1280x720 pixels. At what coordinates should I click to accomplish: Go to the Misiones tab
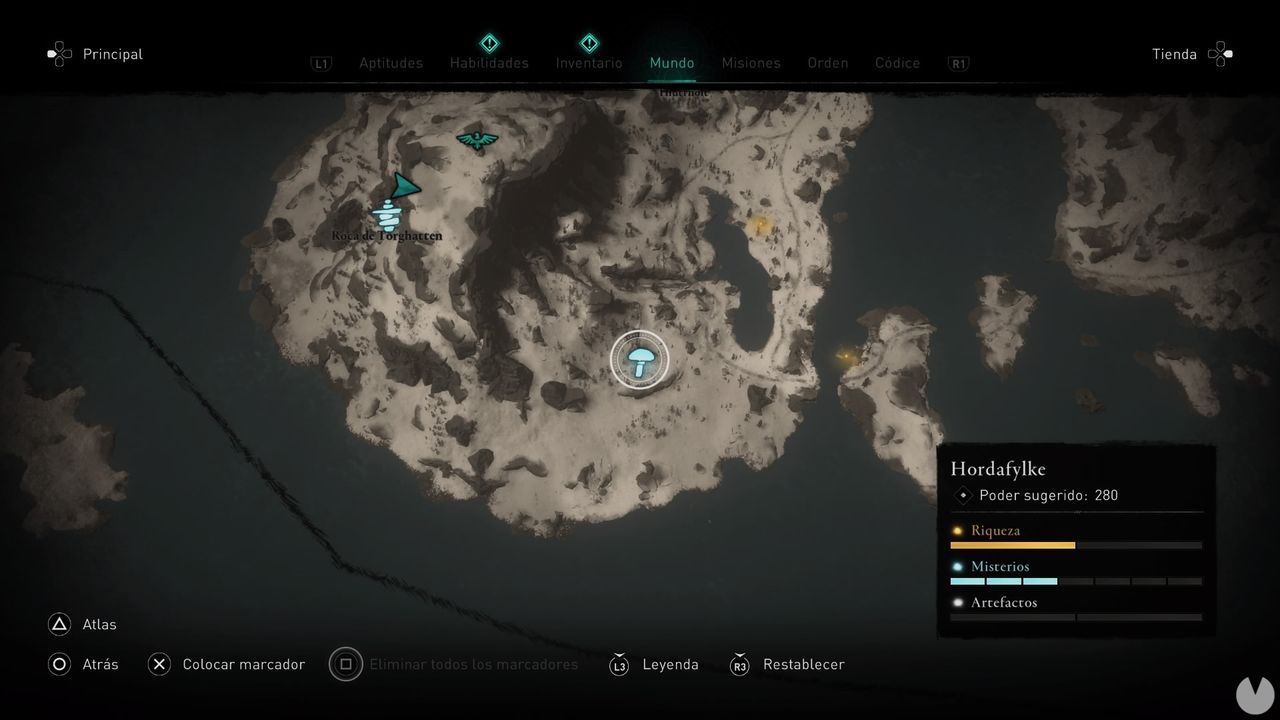(751, 63)
